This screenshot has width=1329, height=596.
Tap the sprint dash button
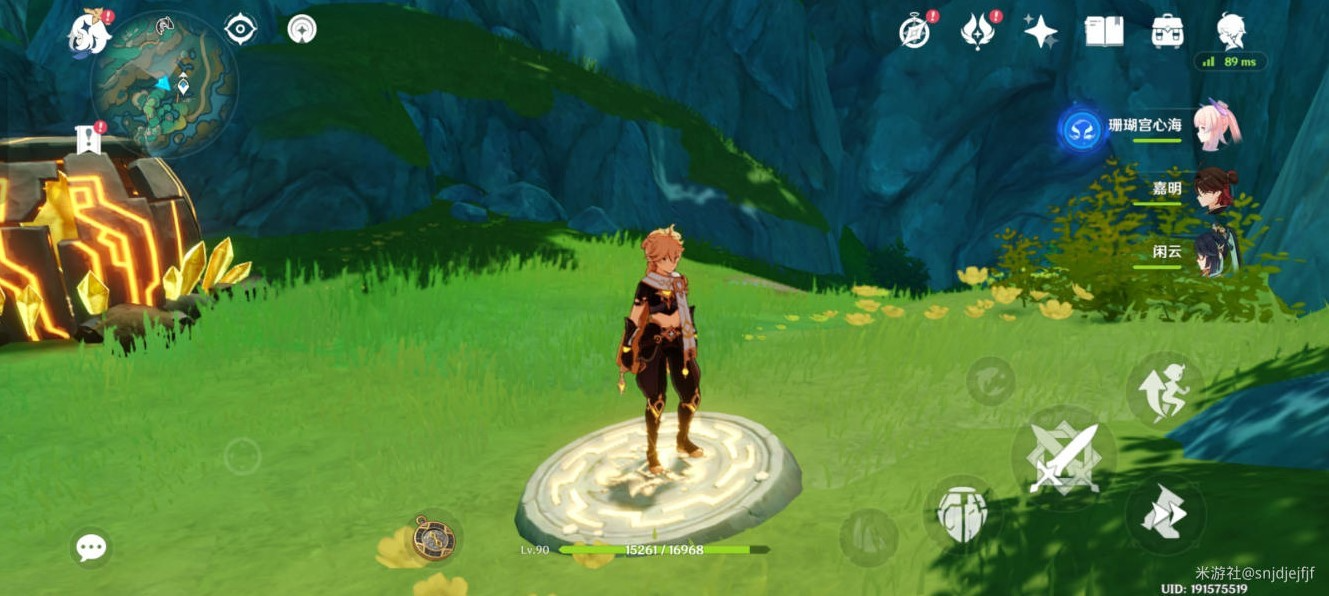click(x=1164, y=515)
